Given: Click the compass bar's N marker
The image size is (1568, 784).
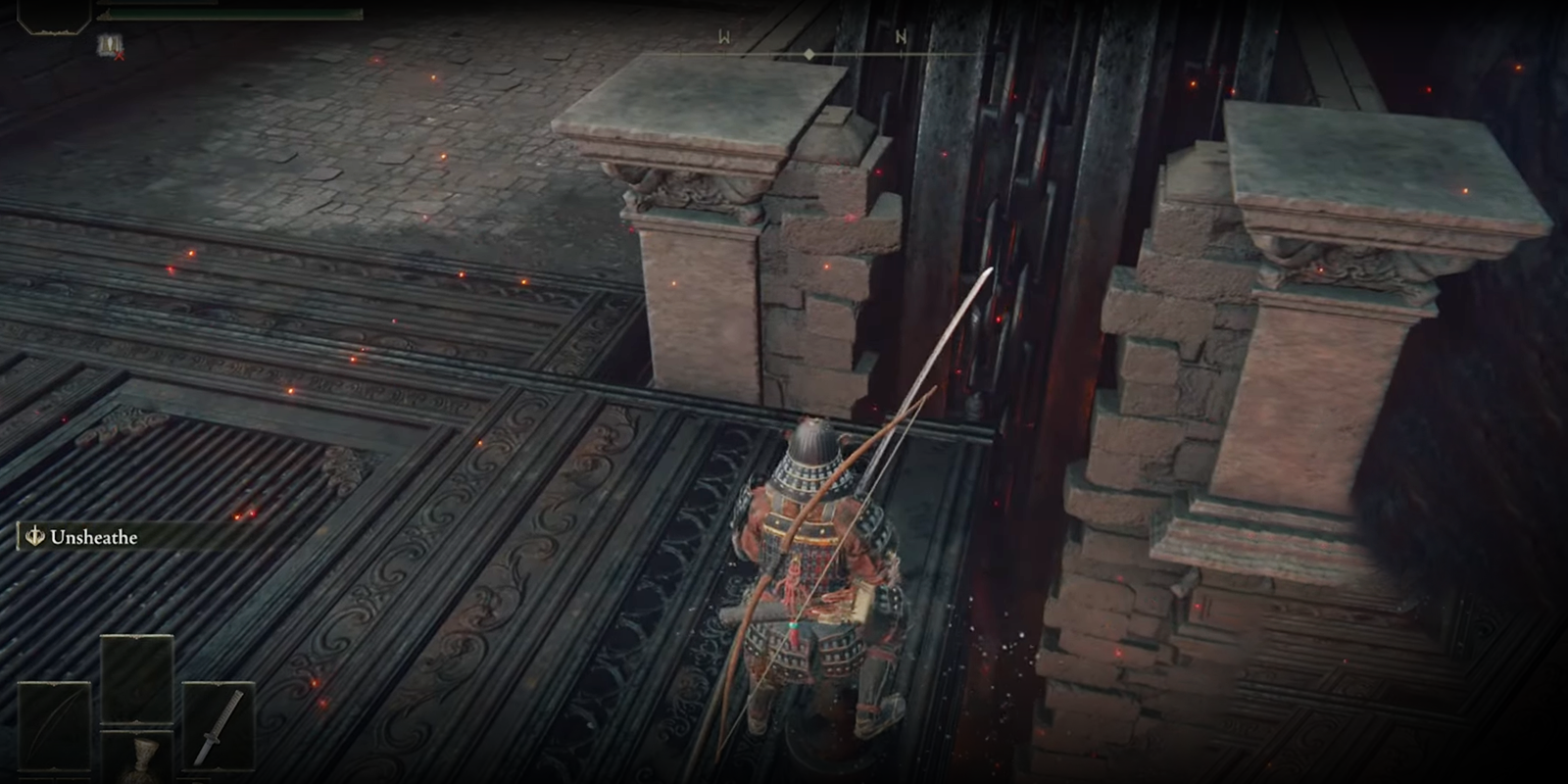Looking at the screenshot, I should pyautogui.click(x=901, y=37).
